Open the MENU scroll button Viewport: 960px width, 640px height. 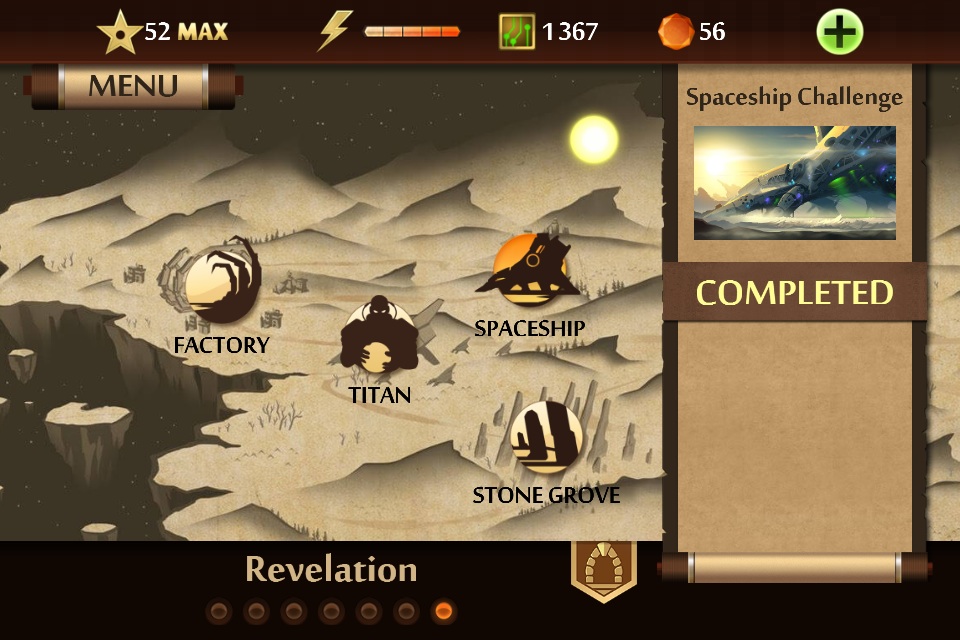[133, 86]
